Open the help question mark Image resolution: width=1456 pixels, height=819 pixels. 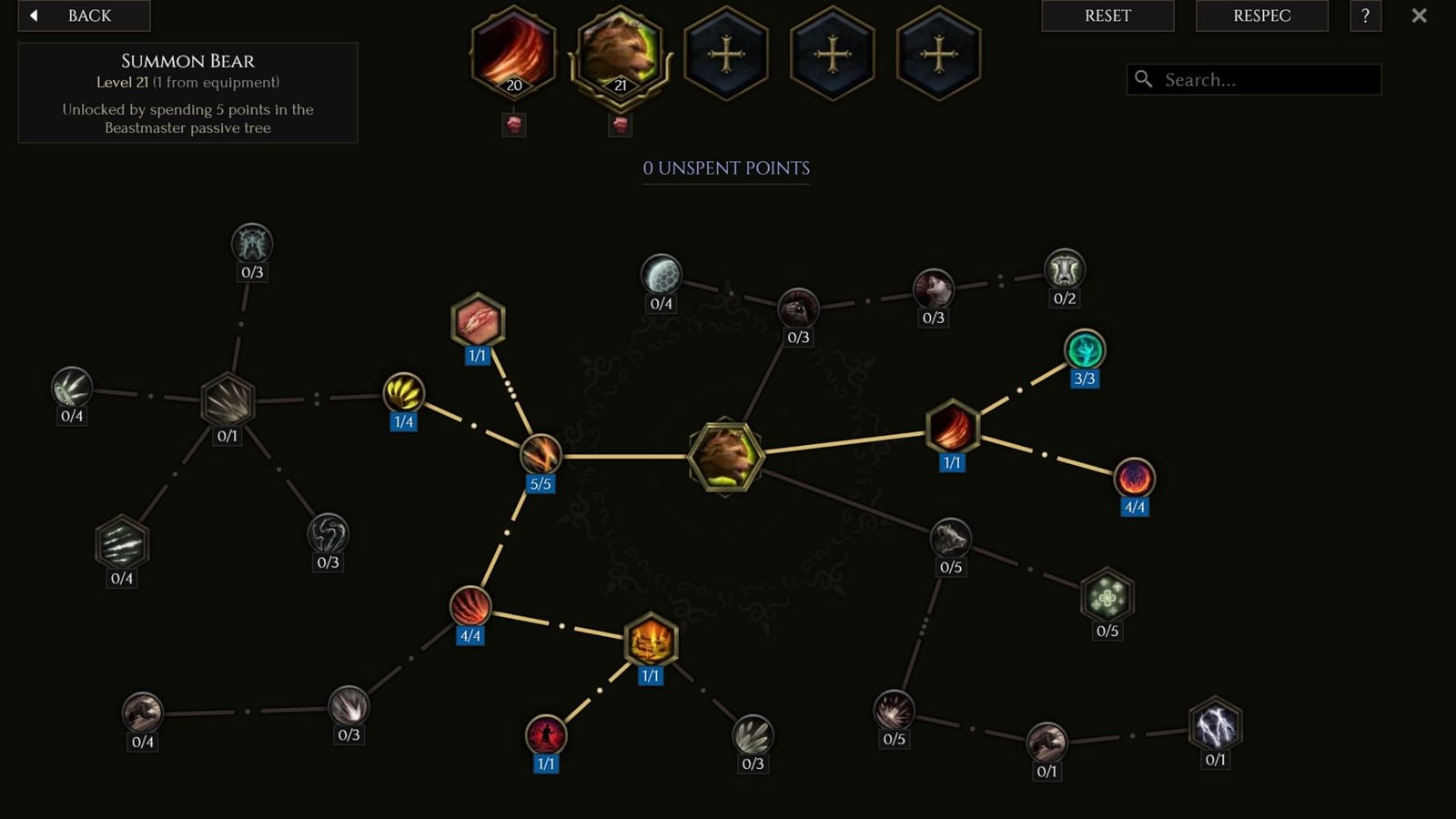[1364, 15]
